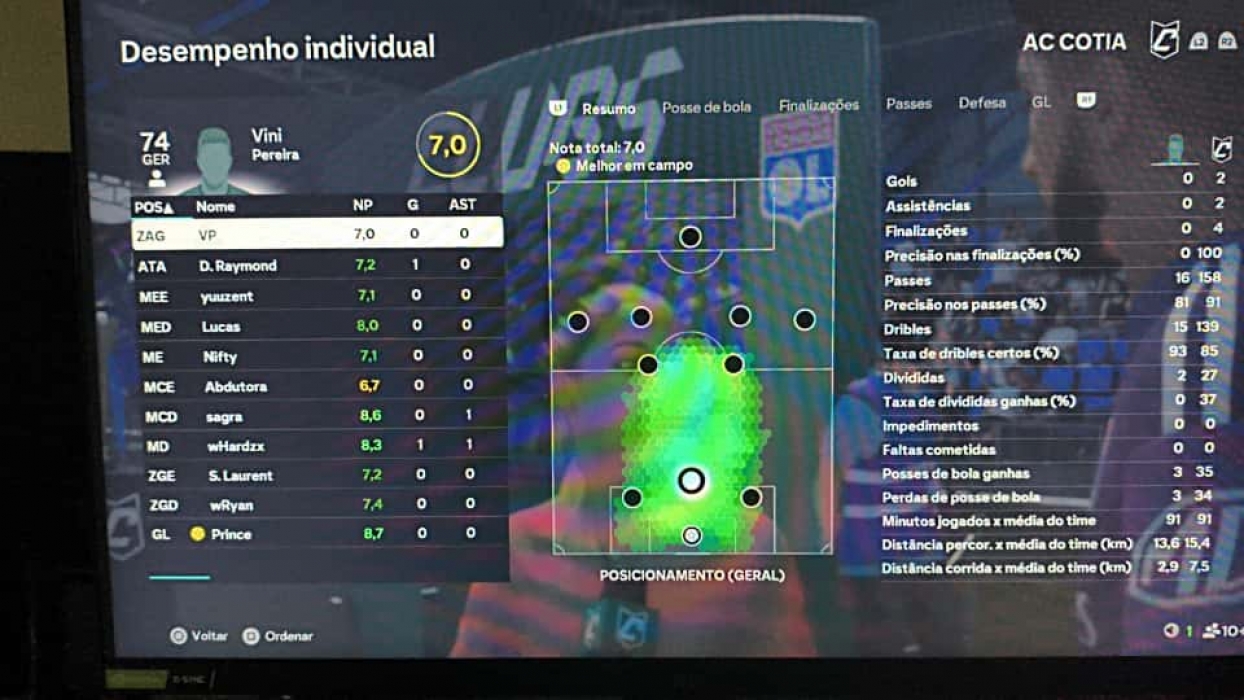Pick Lucas from the player list
The height and width of the screenshot is (700, 1244).
click(317, 326)
